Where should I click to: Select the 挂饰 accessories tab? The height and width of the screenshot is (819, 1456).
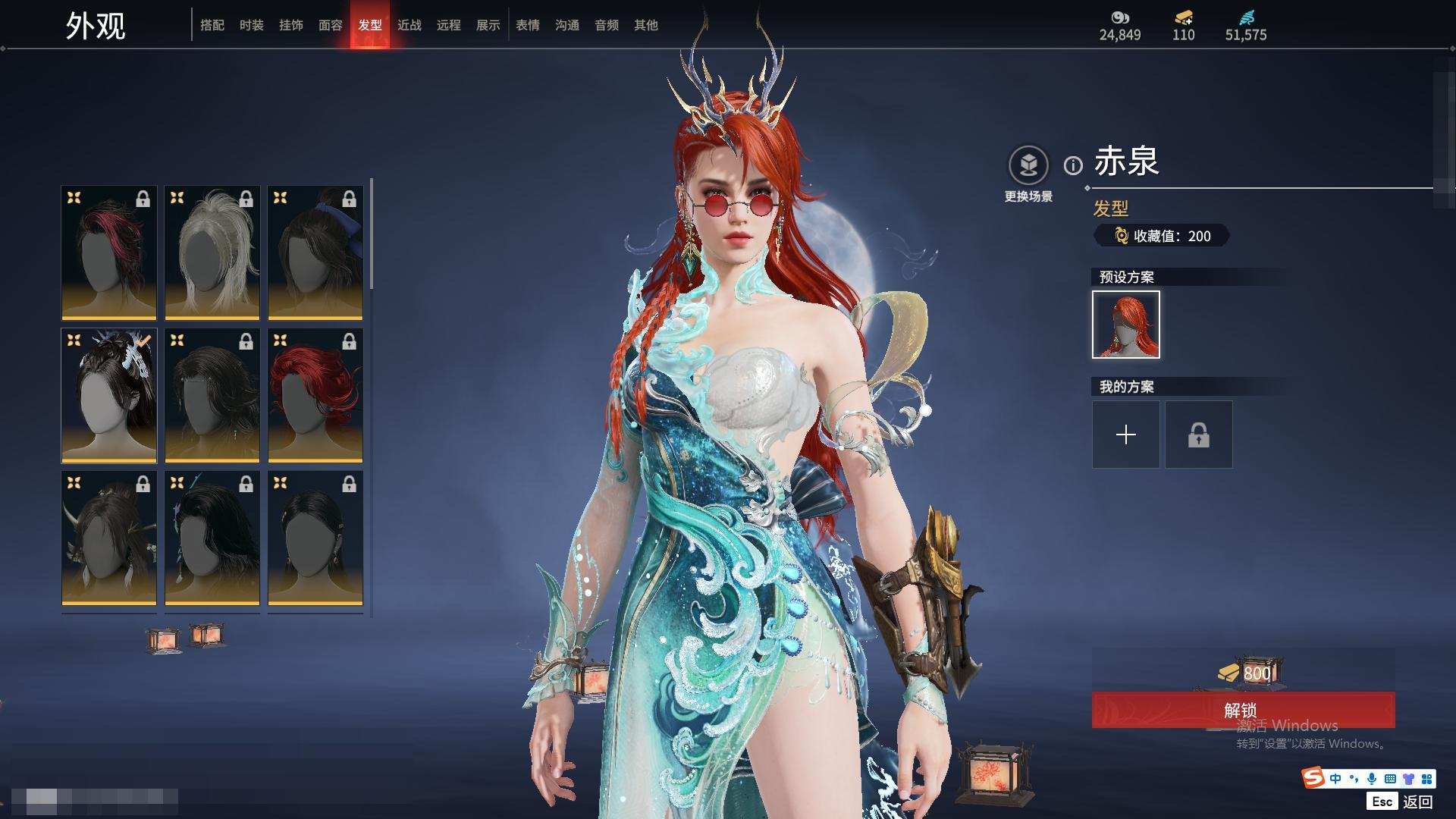(291, 25)
